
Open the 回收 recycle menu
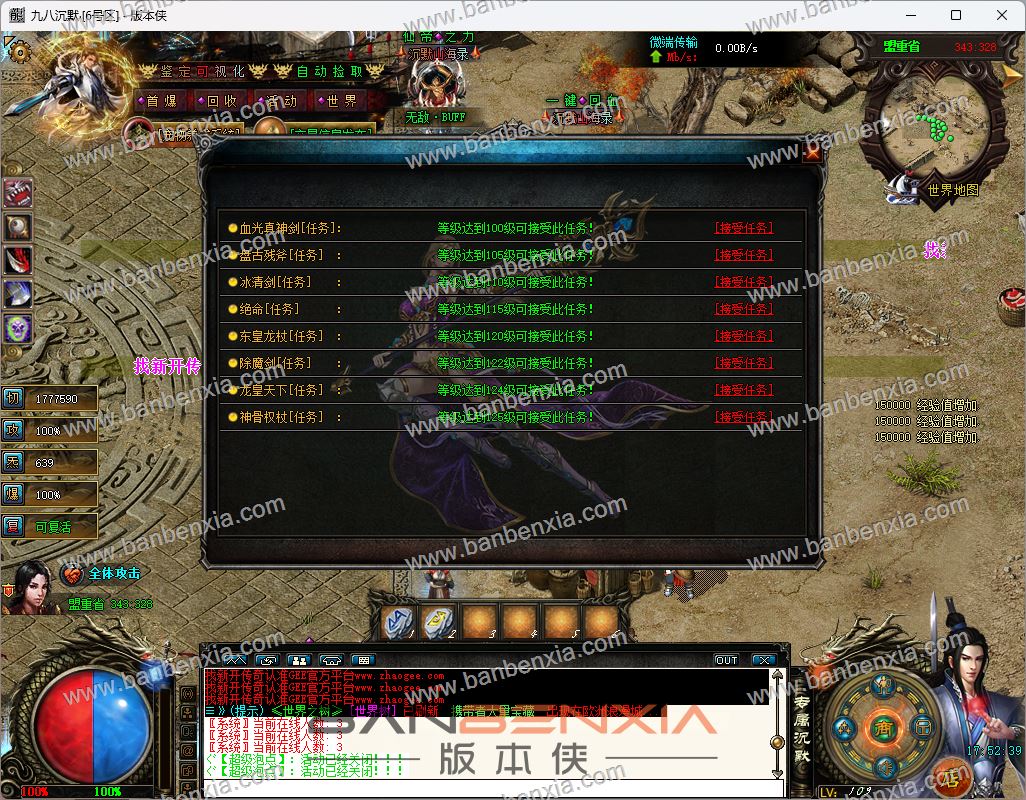click(x=217, y=101)
